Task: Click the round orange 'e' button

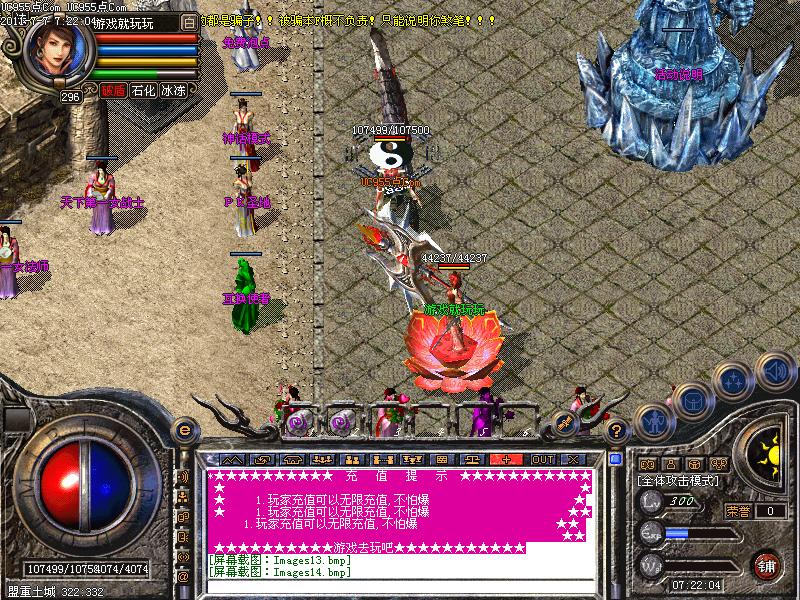Action: pos(183,430)
